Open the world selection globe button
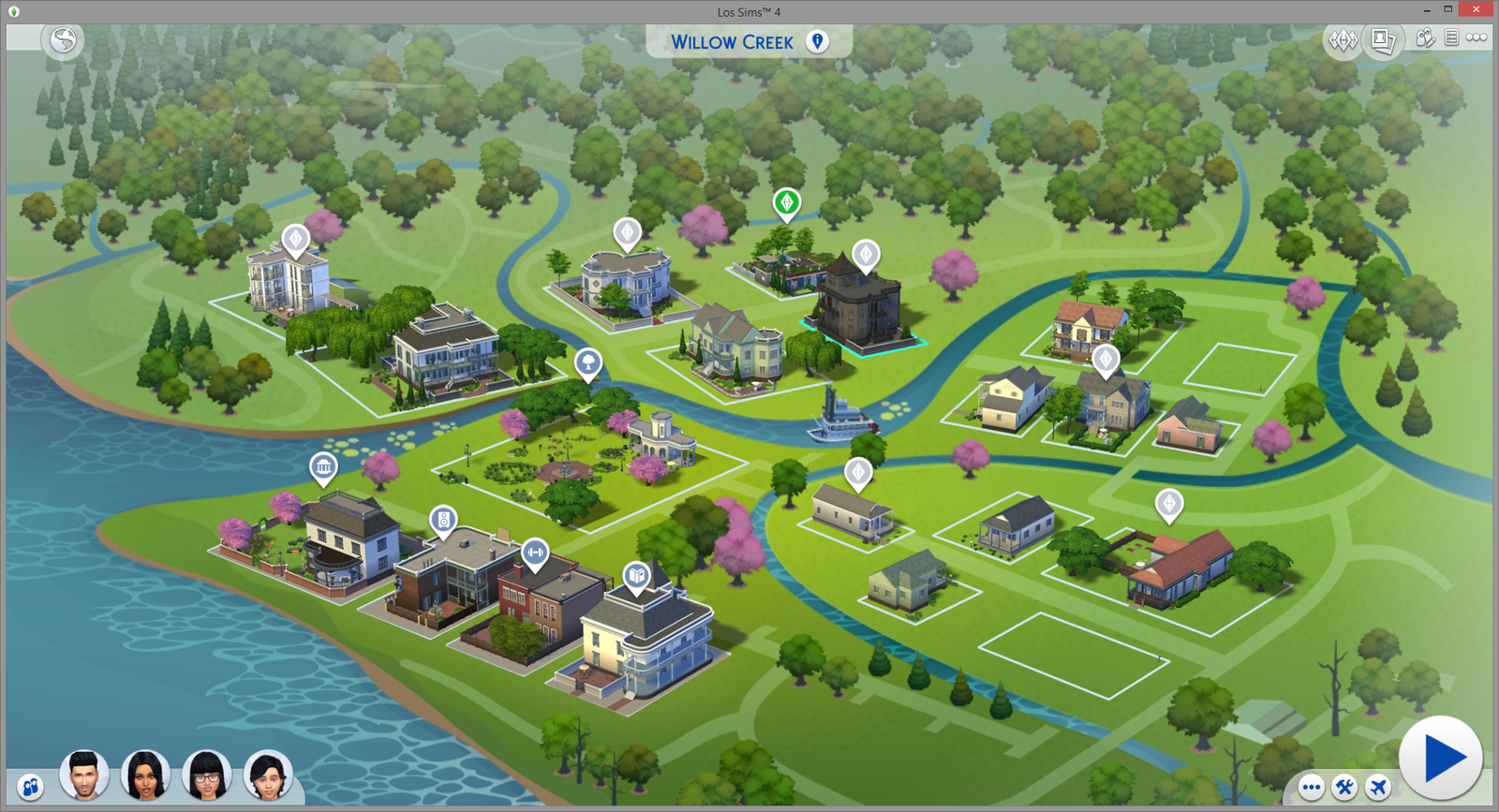This screenshot has width=1499, height=812. click(x=64, y=39)
